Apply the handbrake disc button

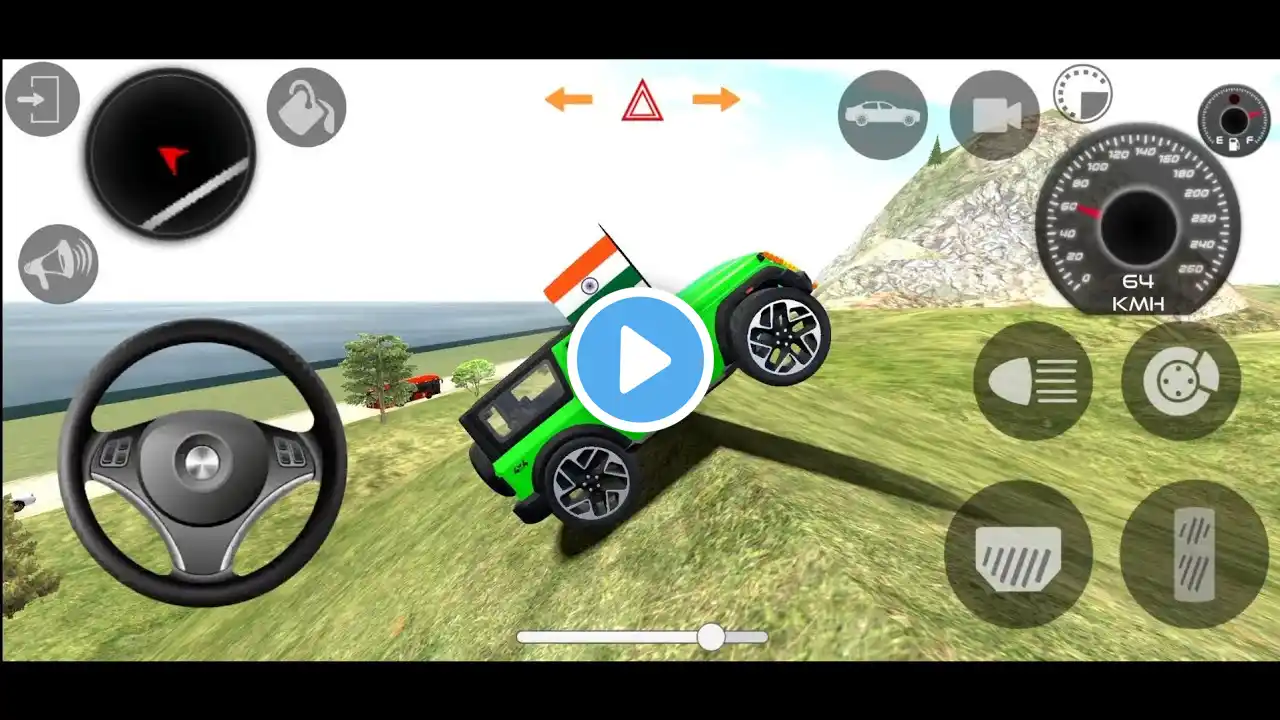[x=1181, y=381]
